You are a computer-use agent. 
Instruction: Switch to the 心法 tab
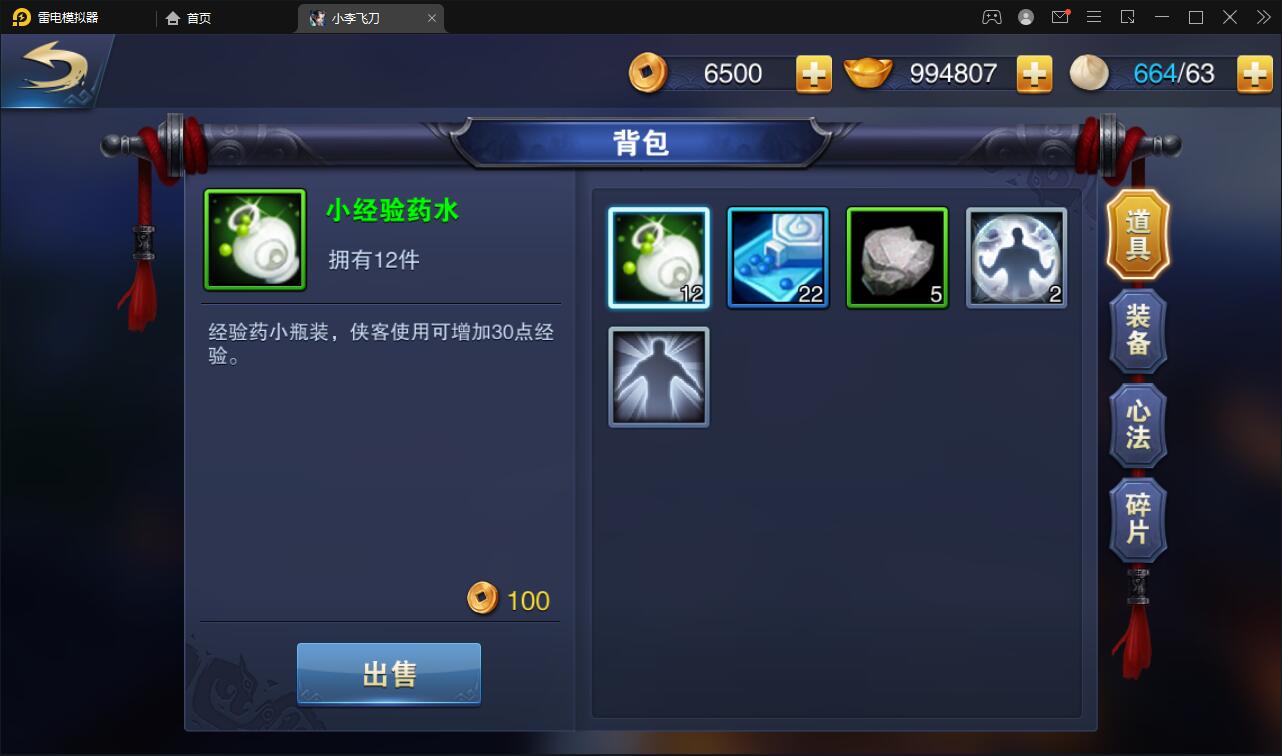1137,425
